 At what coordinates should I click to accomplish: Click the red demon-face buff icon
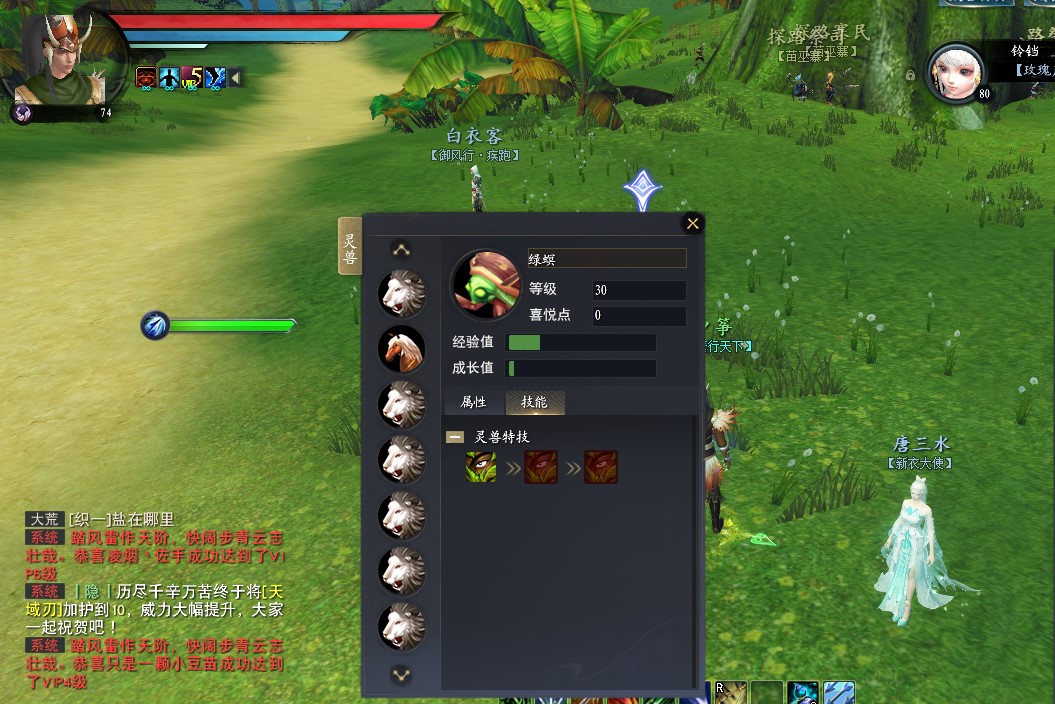[x=146, y=77]
